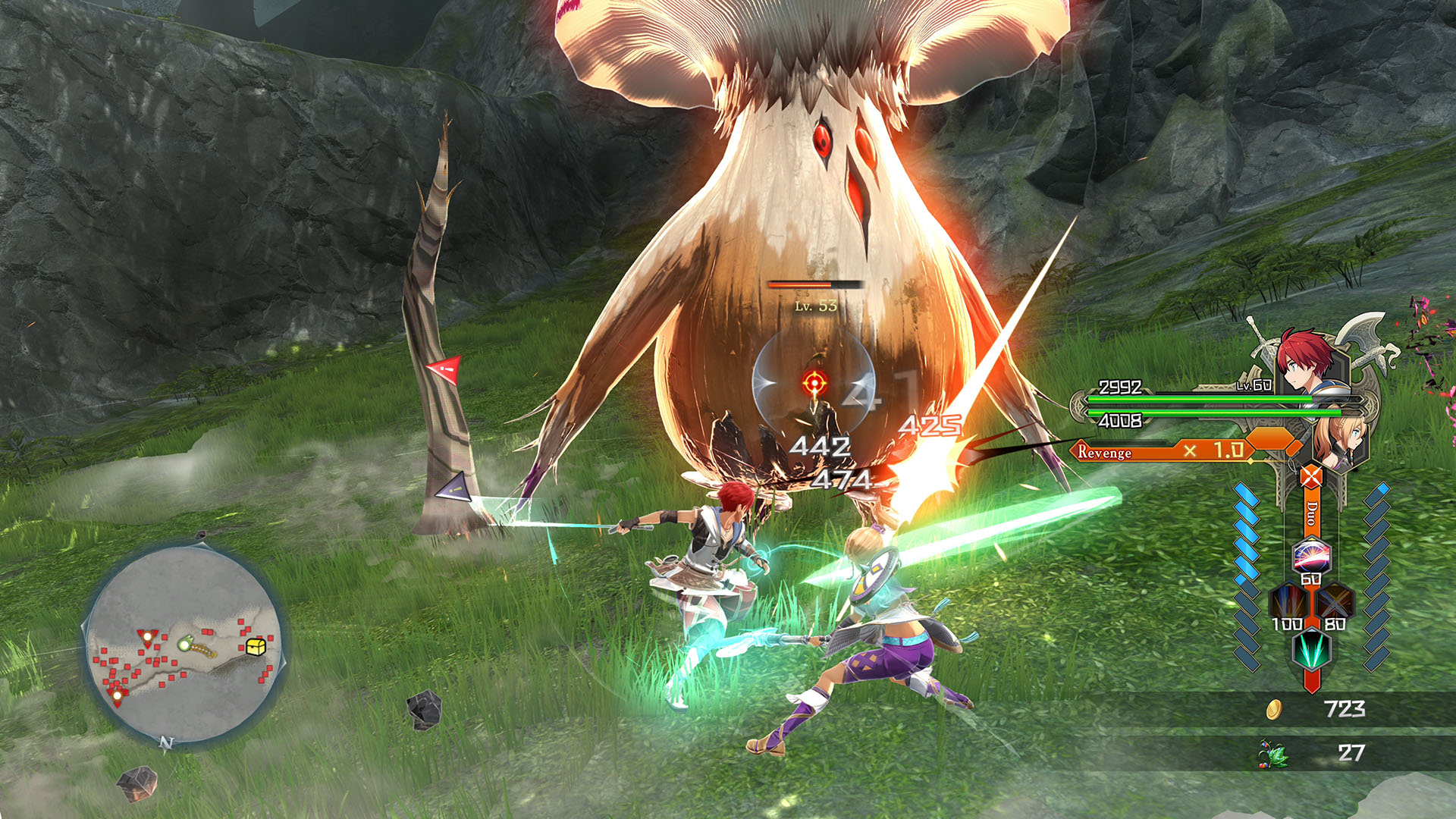Click the crossed-swords icon atop Duo gauge

1311,477
